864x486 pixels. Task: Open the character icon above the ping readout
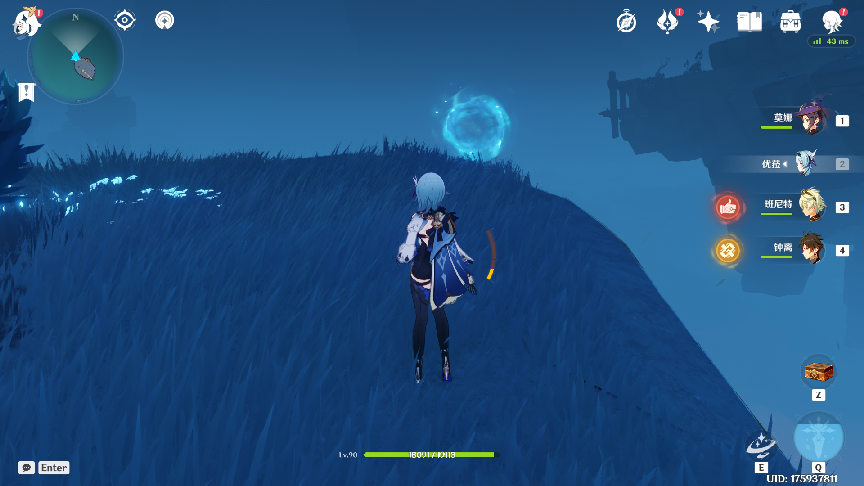pyautogui.click(x=832, y=21)
